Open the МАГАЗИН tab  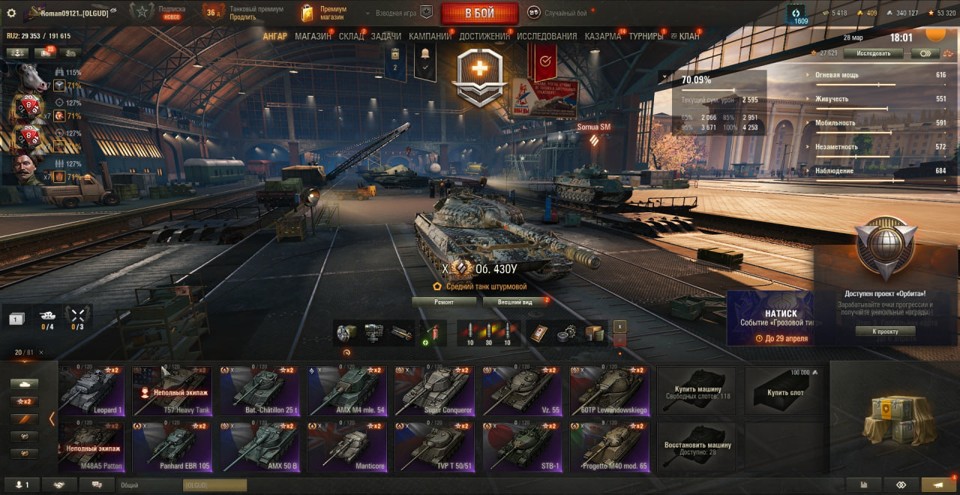coord(313,36)
